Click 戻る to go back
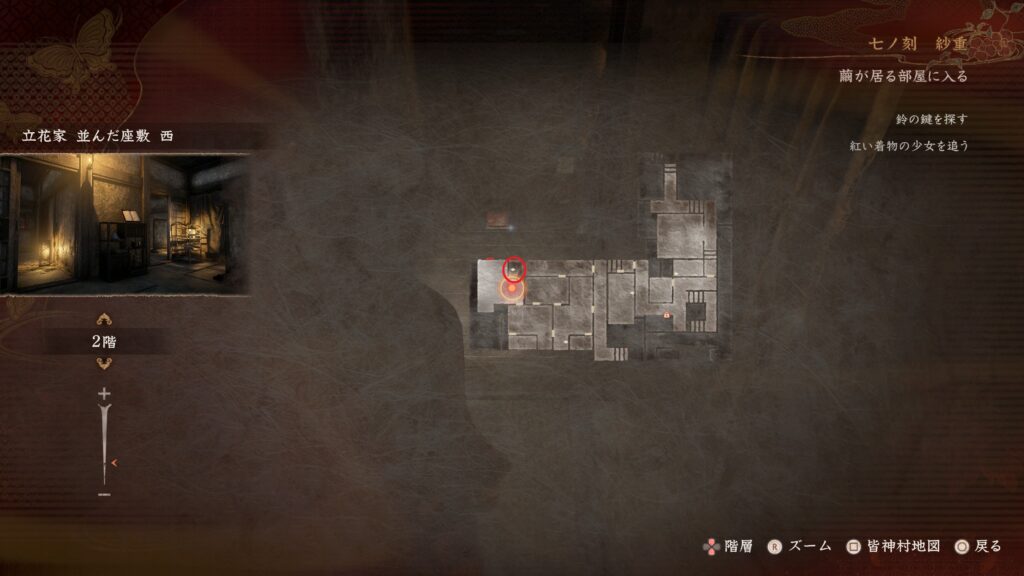Screen dimensions: 1024x576 pos(977,546)
